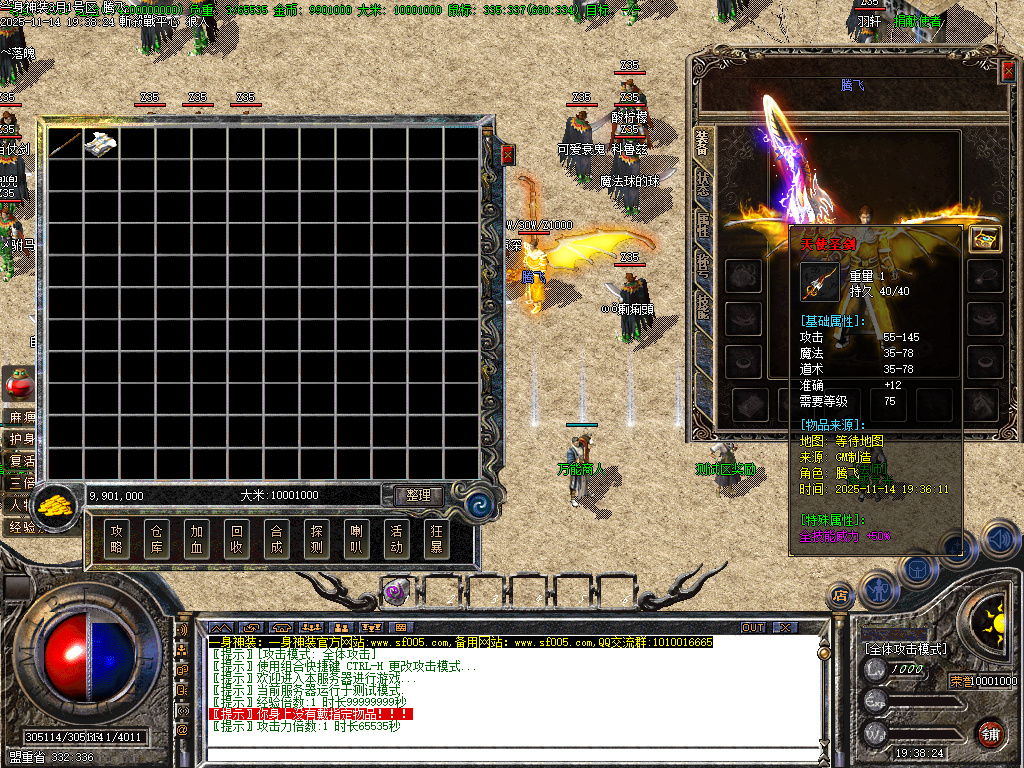Open the 仓库 warehouse
Viewport: 1024px width, 768px height.
click(x=156, y=539)
